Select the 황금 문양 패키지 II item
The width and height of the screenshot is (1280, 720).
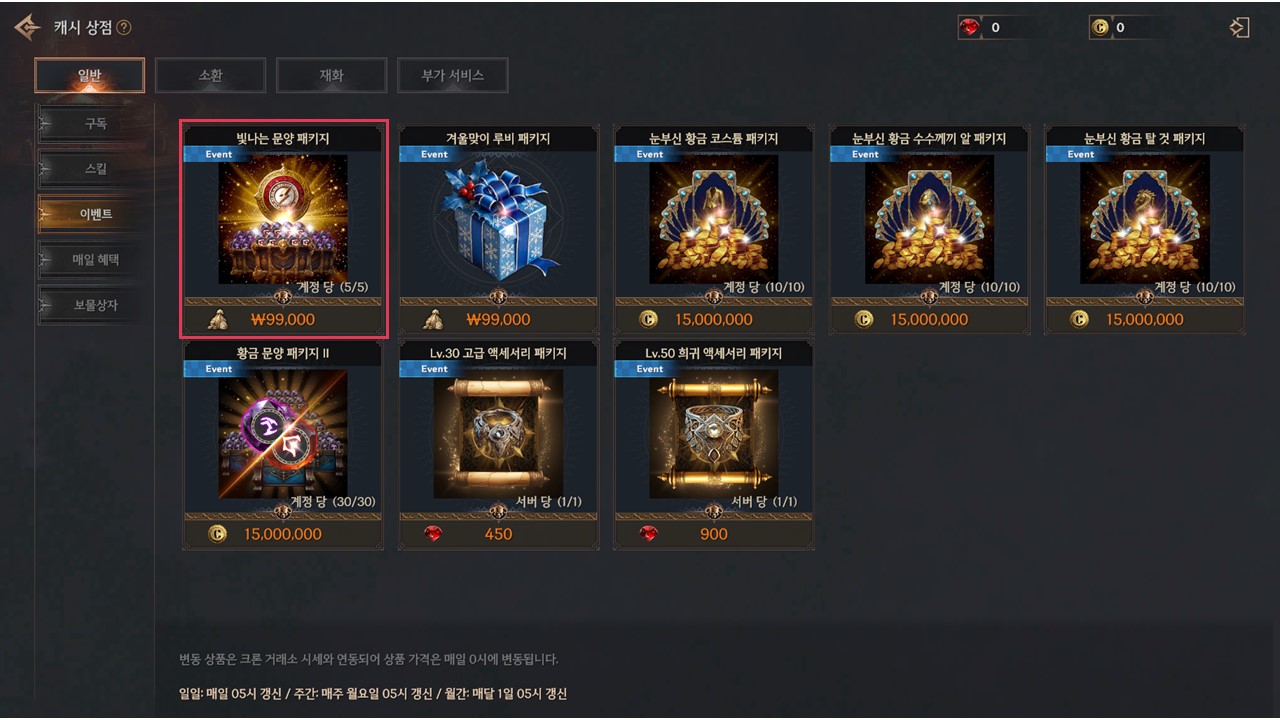tap(283, 434)
